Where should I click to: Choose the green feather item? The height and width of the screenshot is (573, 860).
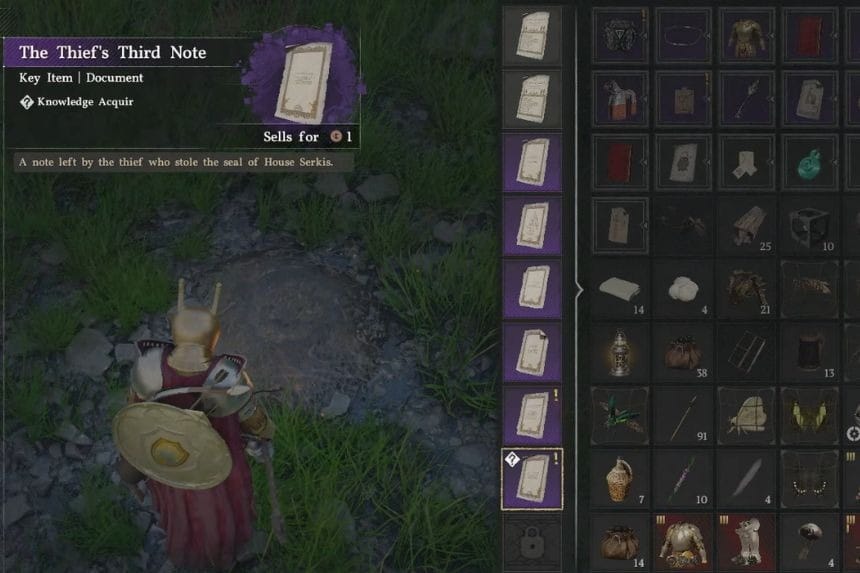point(621,415)
